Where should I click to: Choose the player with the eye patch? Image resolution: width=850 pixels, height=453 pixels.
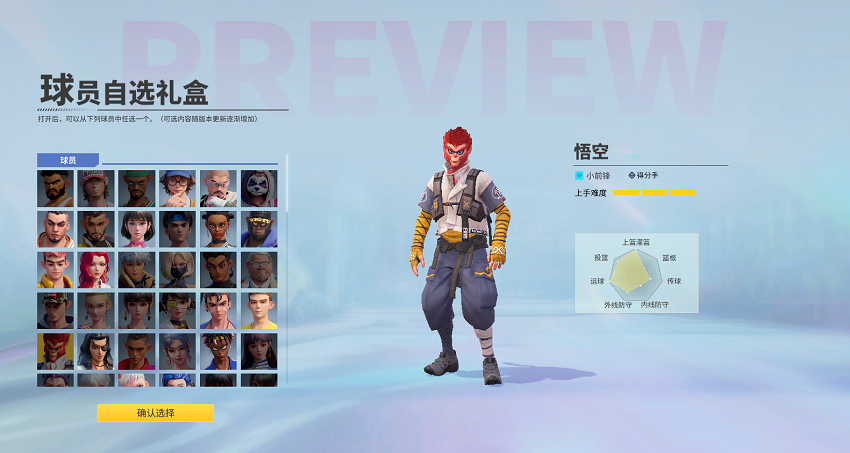pyautogui.click(x=96, y=351)
